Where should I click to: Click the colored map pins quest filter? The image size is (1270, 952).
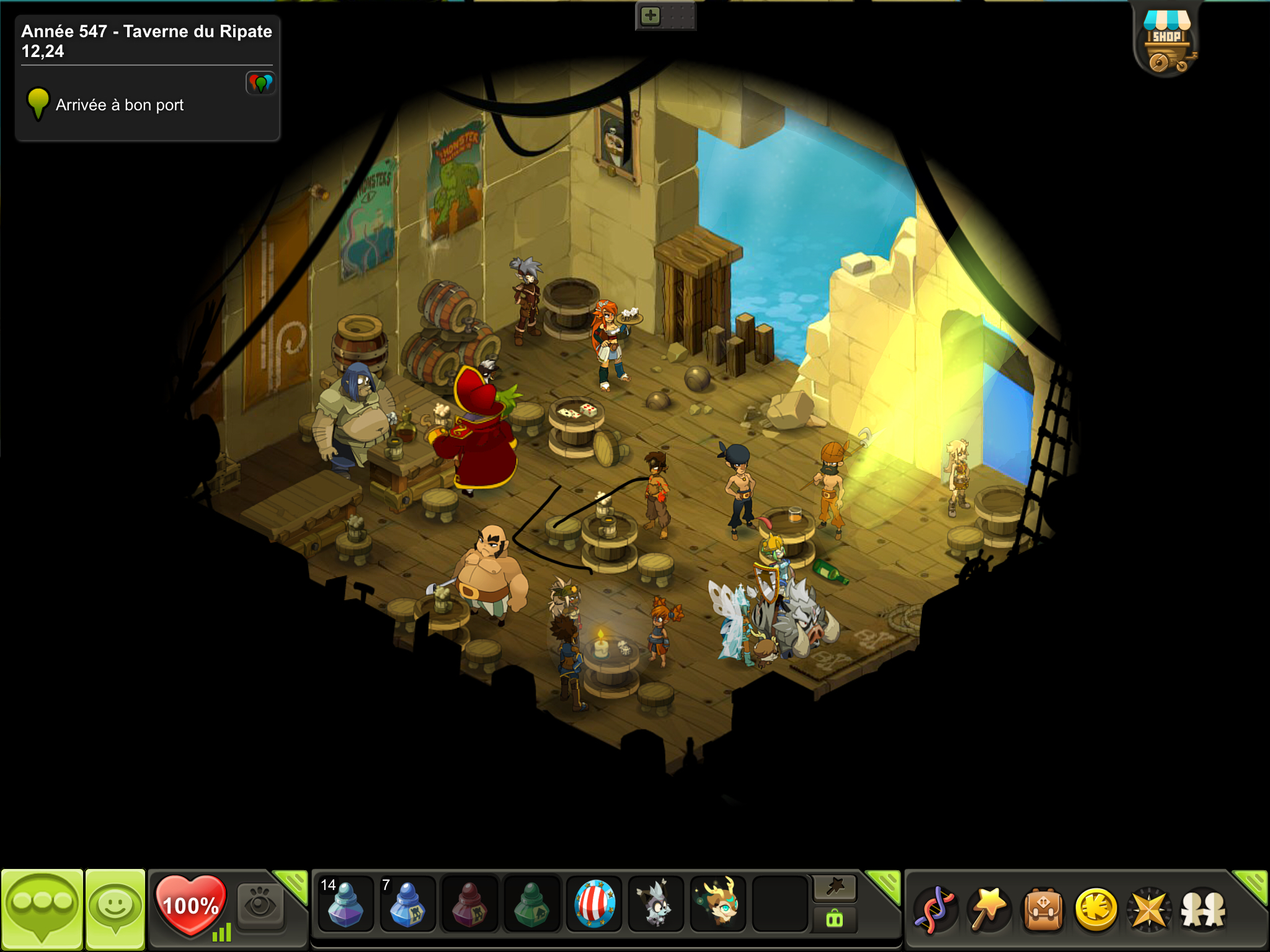(x=260, y=83)
